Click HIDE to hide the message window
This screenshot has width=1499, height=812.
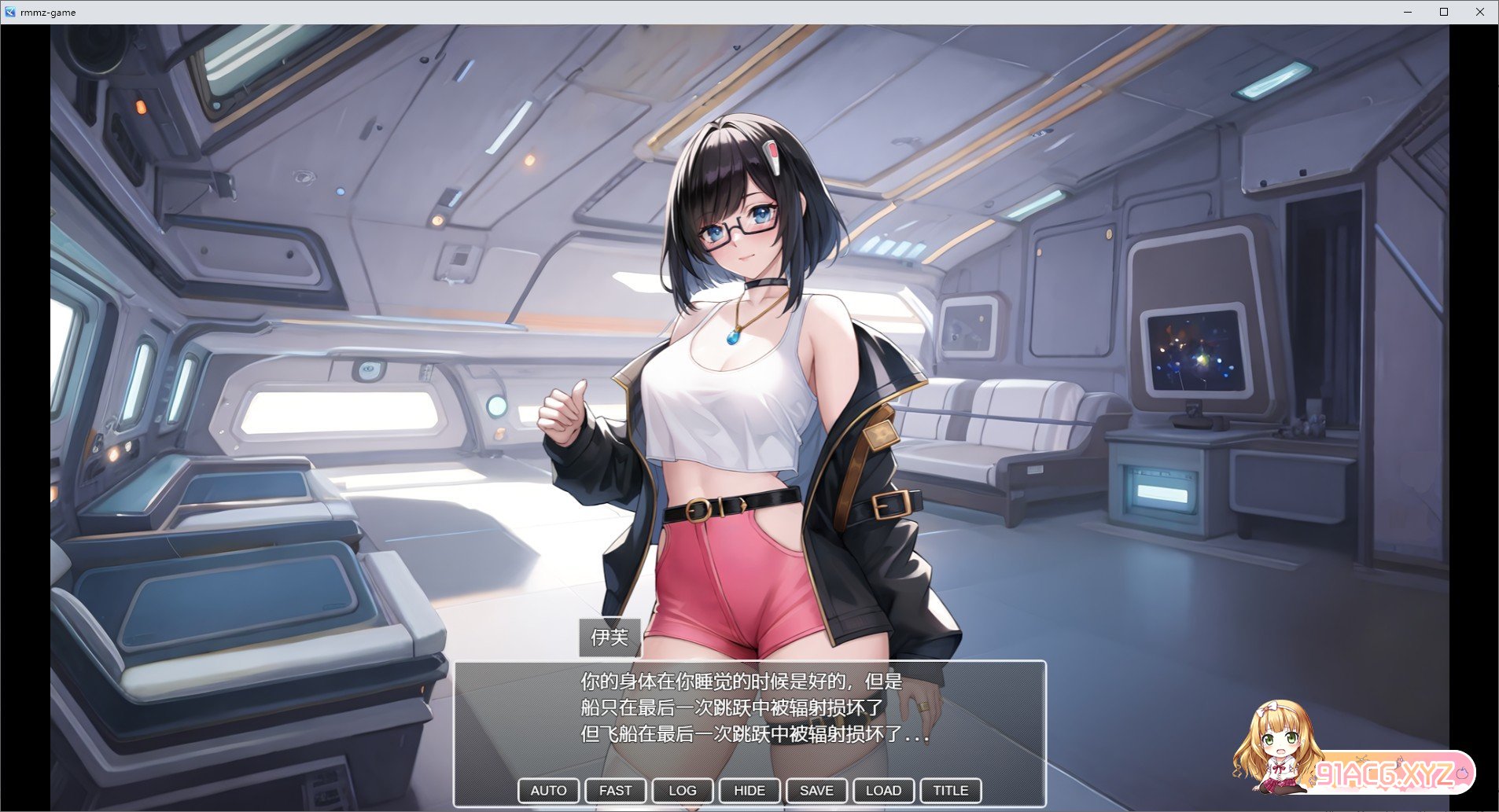pos(749,790)
